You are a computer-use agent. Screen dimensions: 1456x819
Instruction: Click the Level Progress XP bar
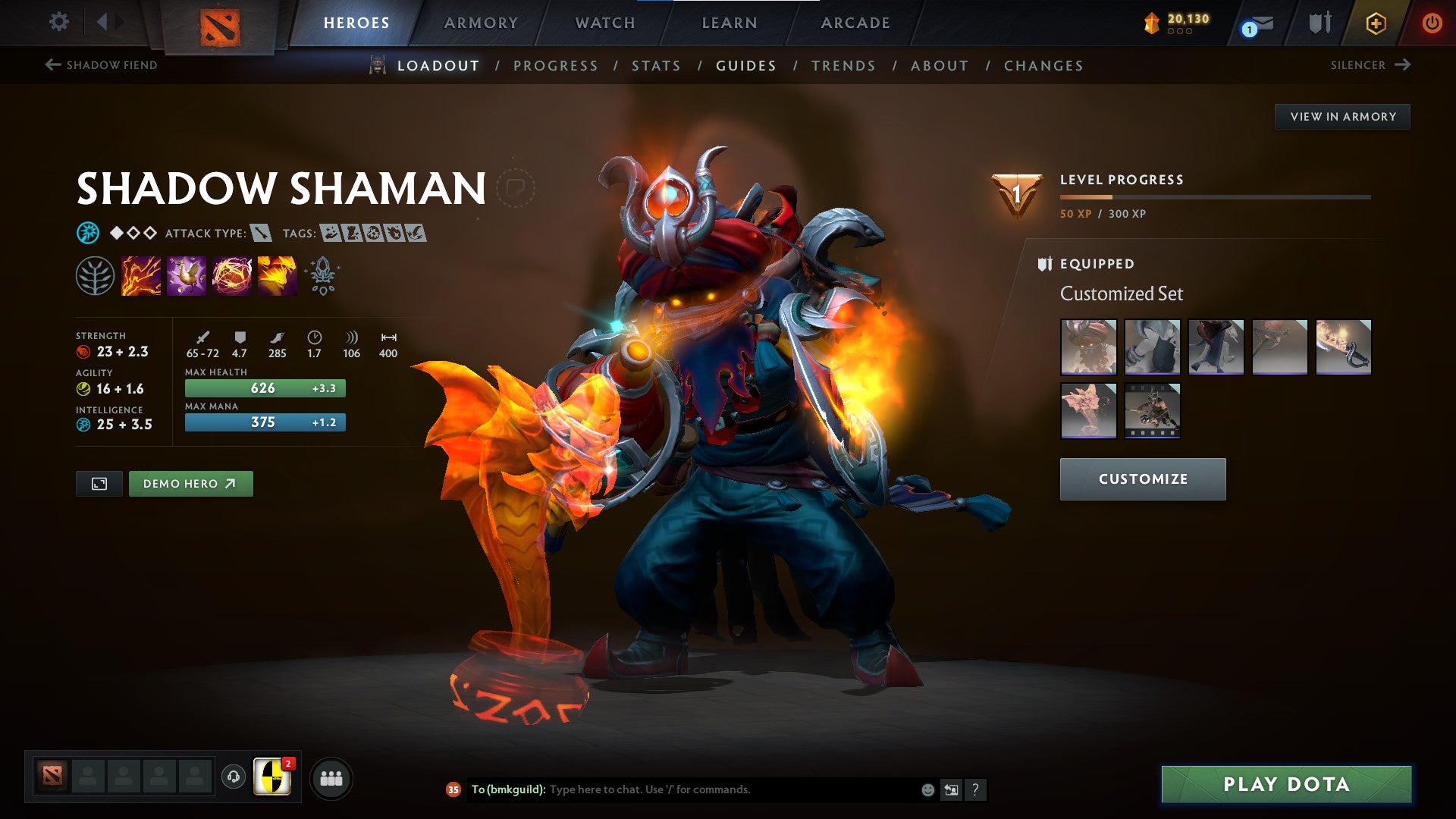1213,199
